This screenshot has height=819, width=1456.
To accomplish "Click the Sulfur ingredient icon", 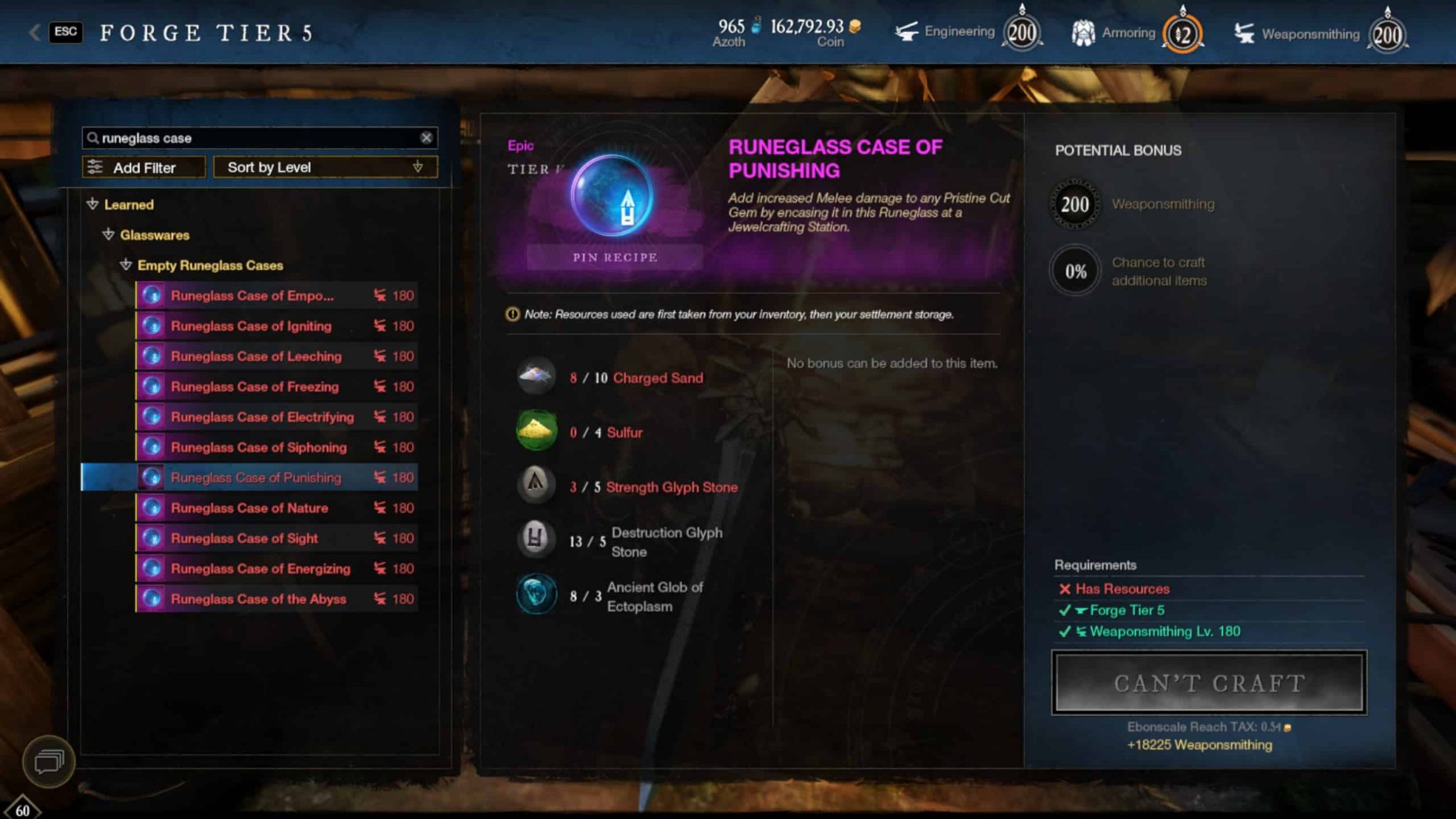I will pos(535,431).
